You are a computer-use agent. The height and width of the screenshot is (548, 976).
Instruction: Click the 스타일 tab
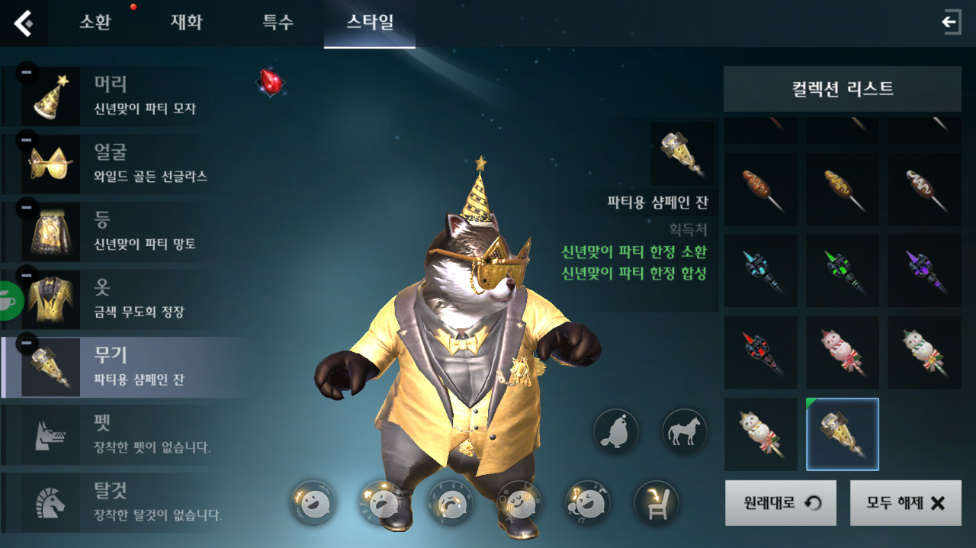tap(369, 23)
